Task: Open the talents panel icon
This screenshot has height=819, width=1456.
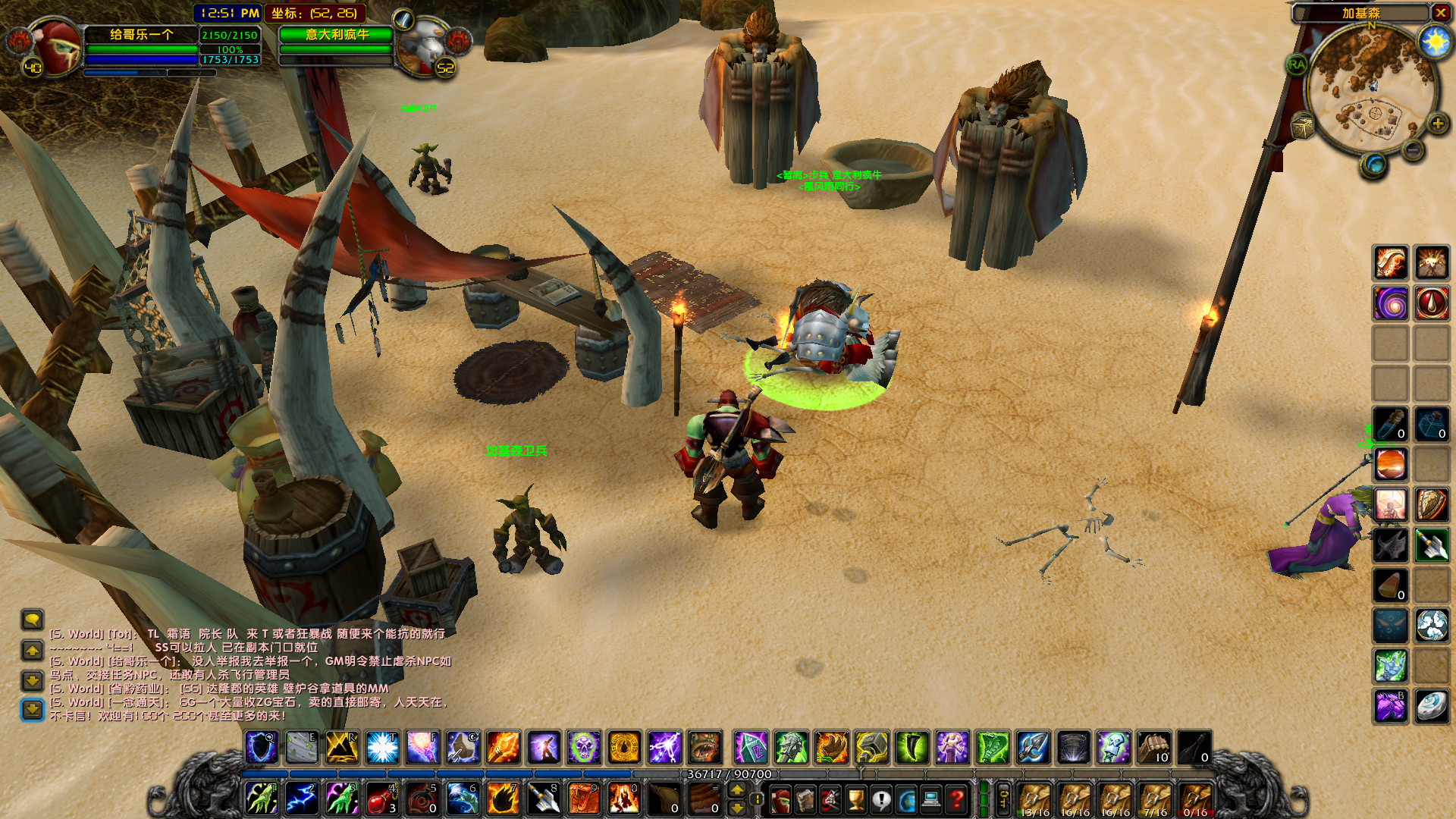Action: pos(830,799)
